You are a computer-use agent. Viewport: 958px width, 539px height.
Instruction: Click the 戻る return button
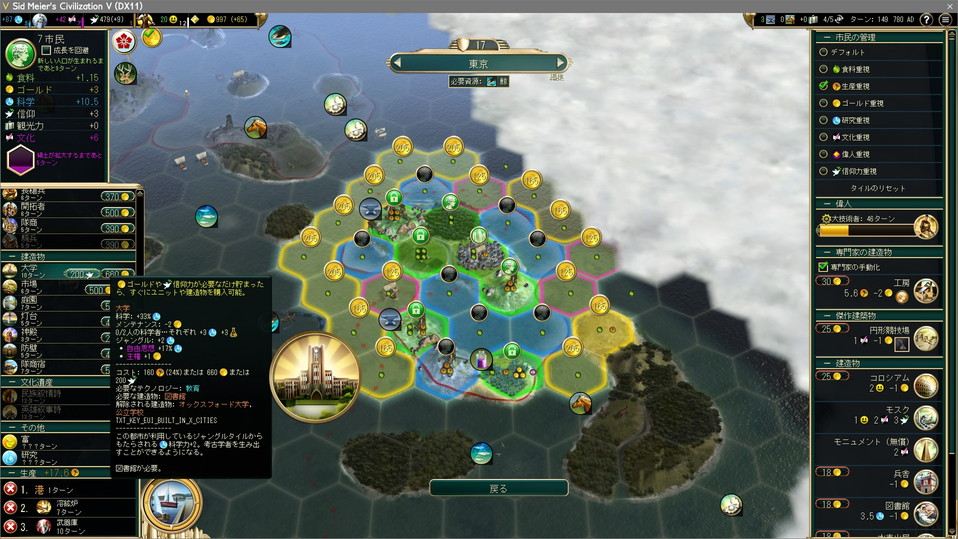pos(498,488)
